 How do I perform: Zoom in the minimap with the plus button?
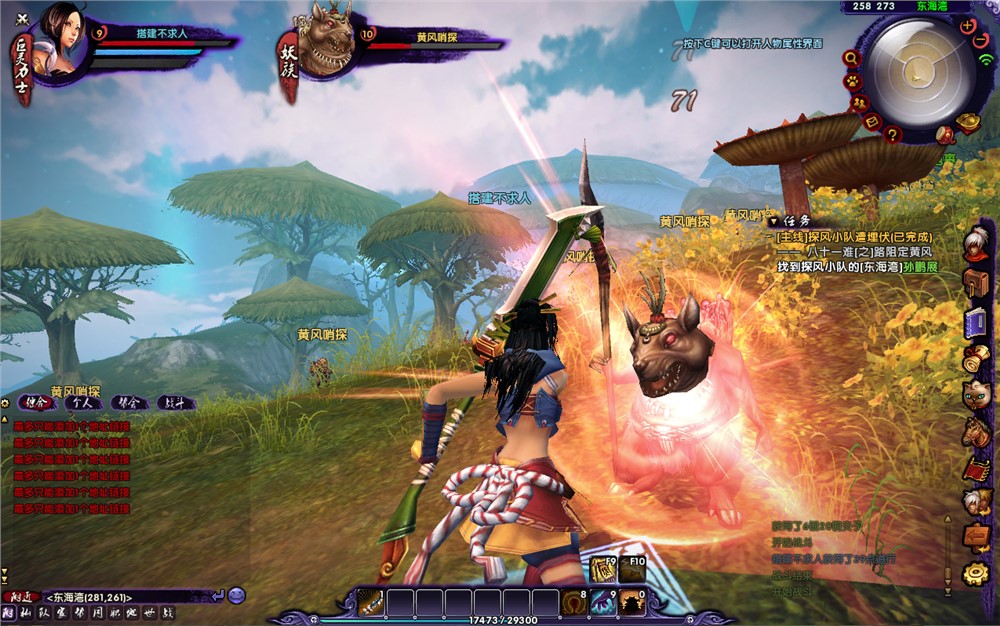967,26
